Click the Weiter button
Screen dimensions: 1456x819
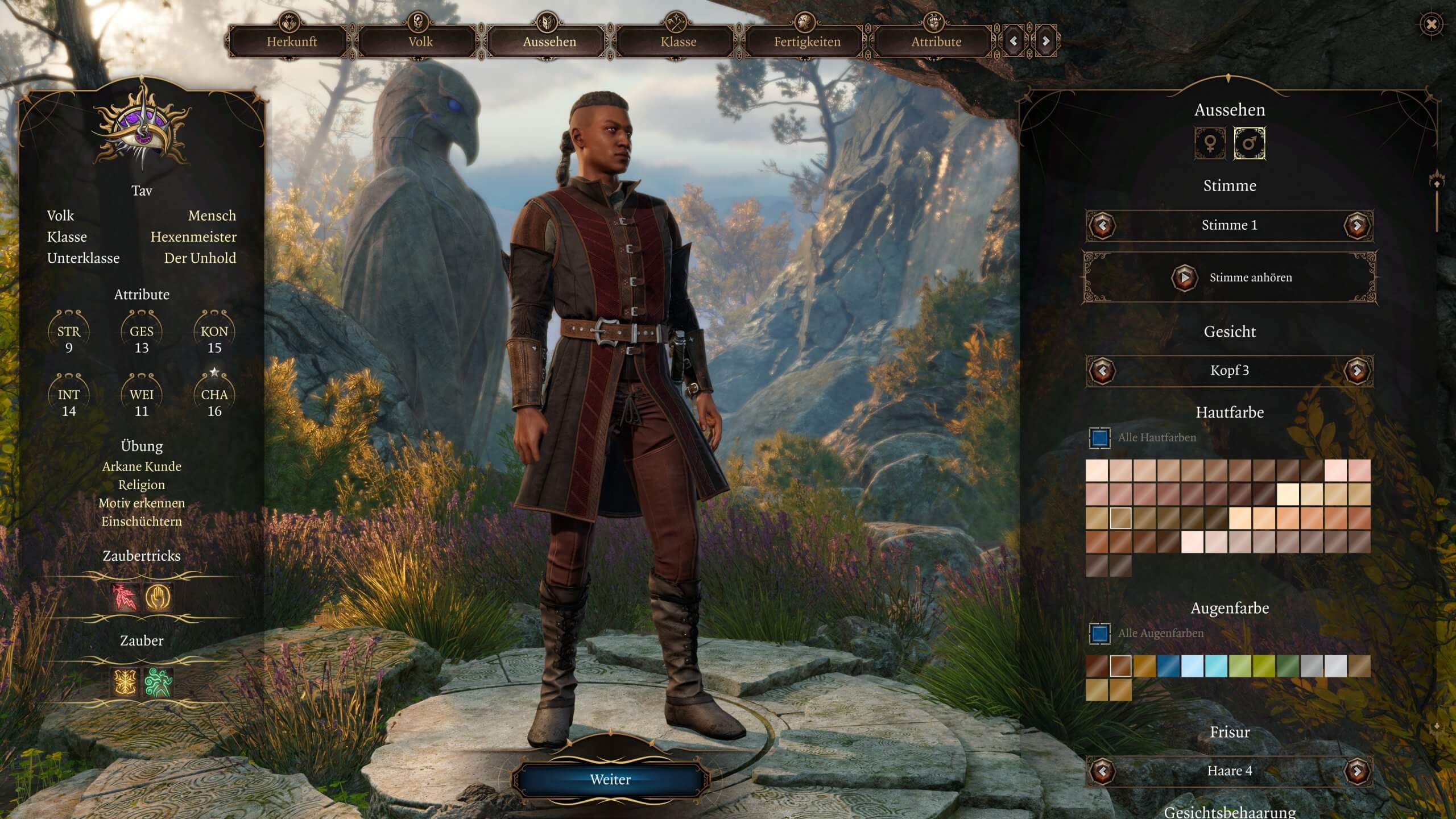tap(610, 779)
